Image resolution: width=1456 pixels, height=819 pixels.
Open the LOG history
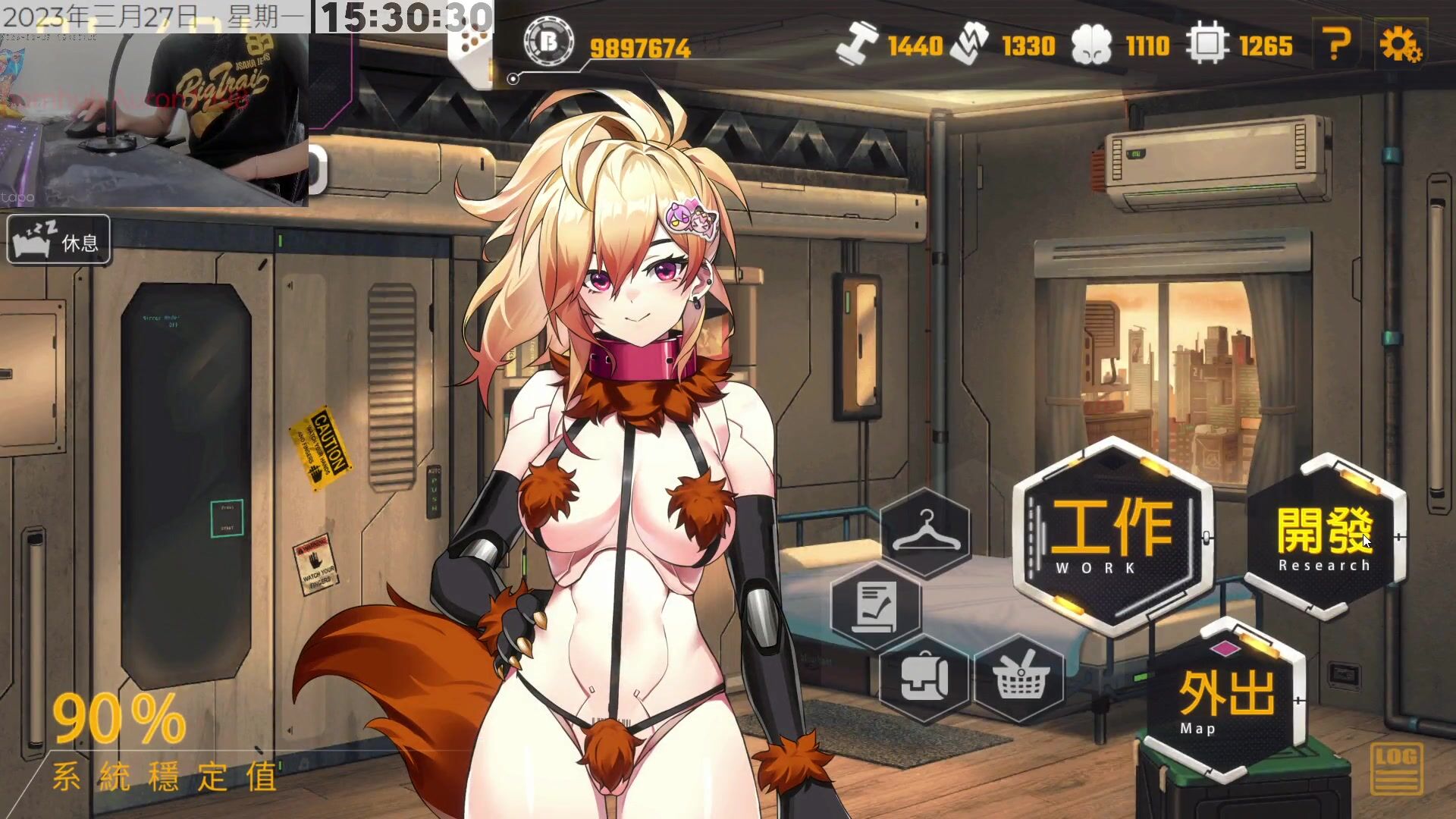[x=1396, y=767]
